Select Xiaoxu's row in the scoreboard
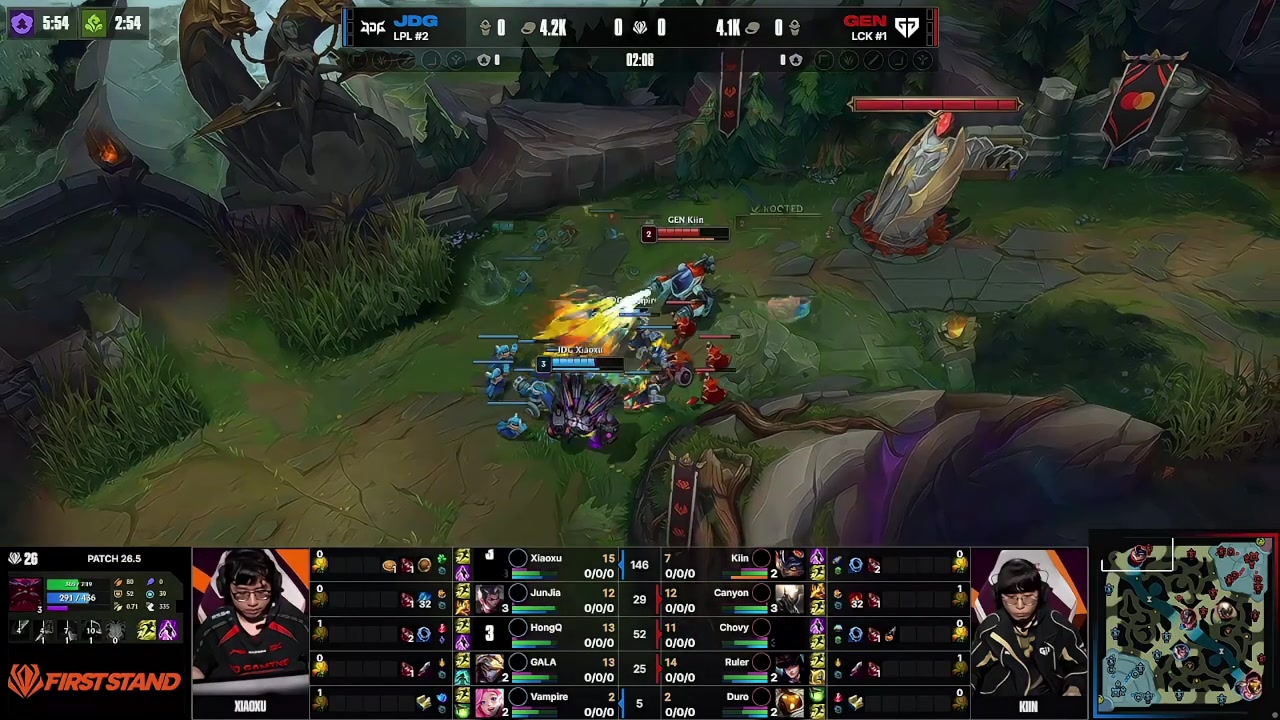 tap(545, 565)
